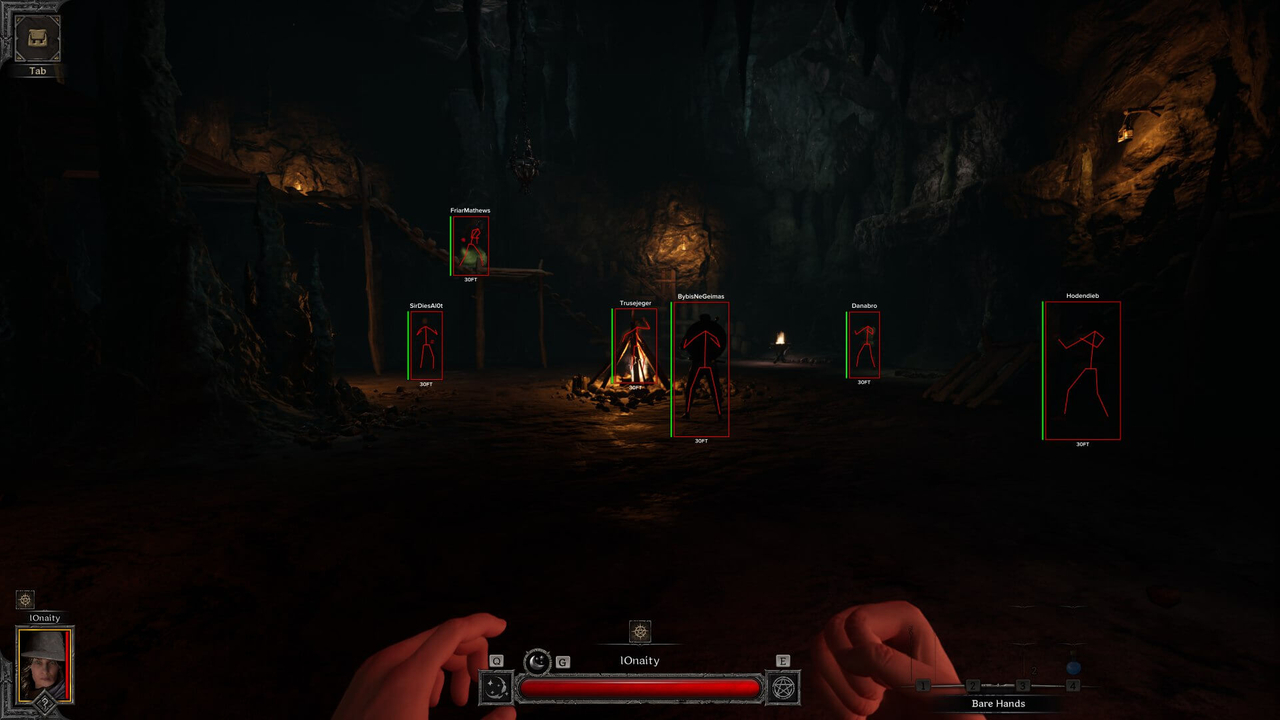This screenshot has height=720, width=1280.
Task: Click Hodendieb's nameplate on the right
Action: pyautogui.click(x=1081, y=296)
